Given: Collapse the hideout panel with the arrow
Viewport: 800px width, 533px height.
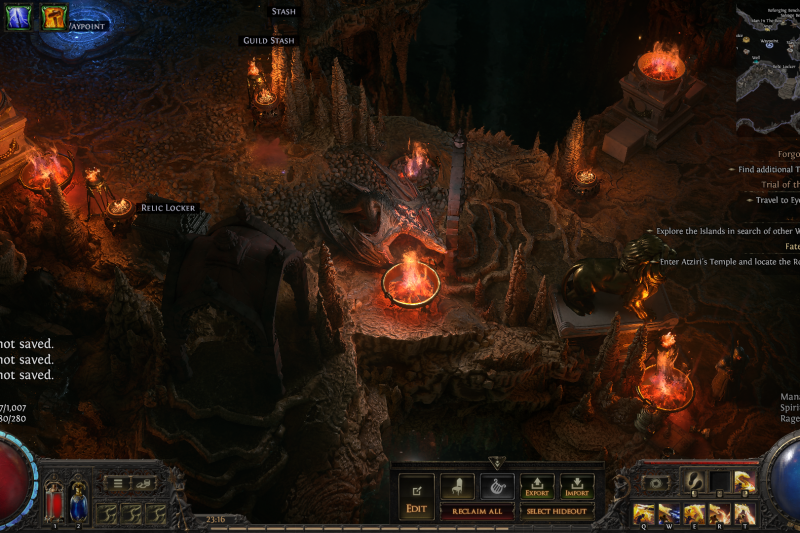Looking at the screenshot, I should pos(497,464).
